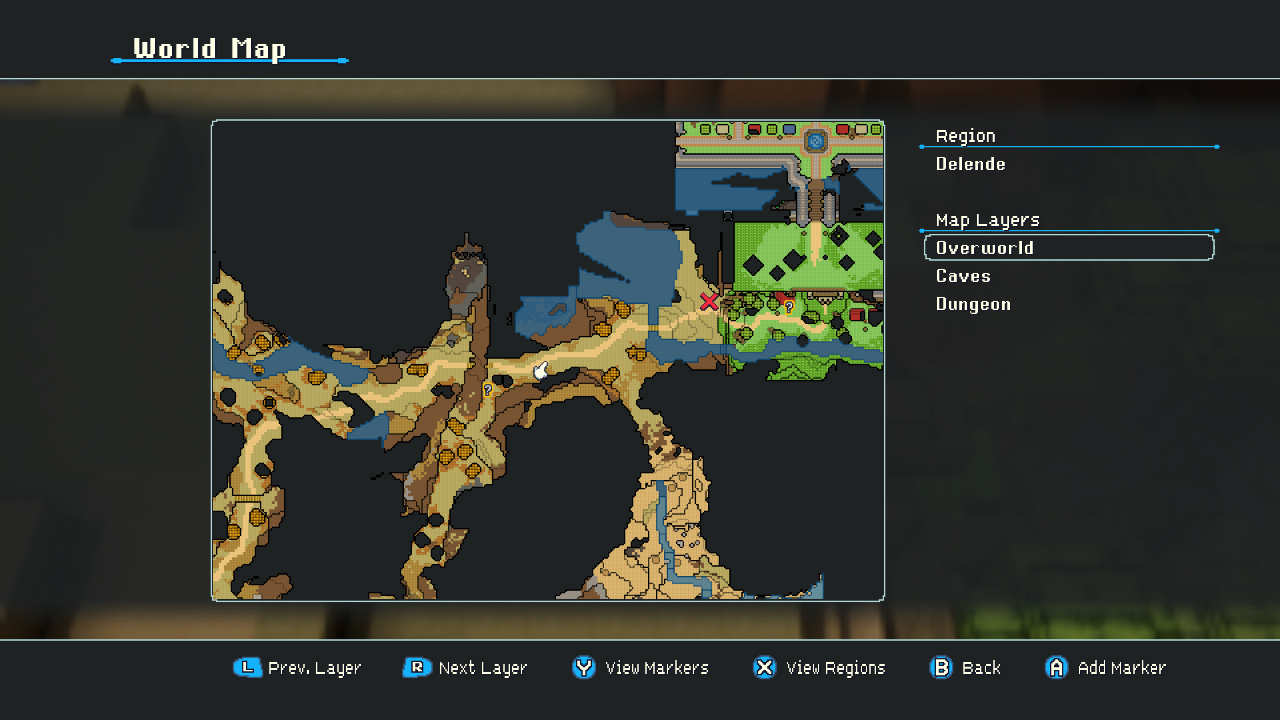Screen dimensions: 1280x720
Task: Select the Dungeon map layer
Action: click(x=972, y=304)
